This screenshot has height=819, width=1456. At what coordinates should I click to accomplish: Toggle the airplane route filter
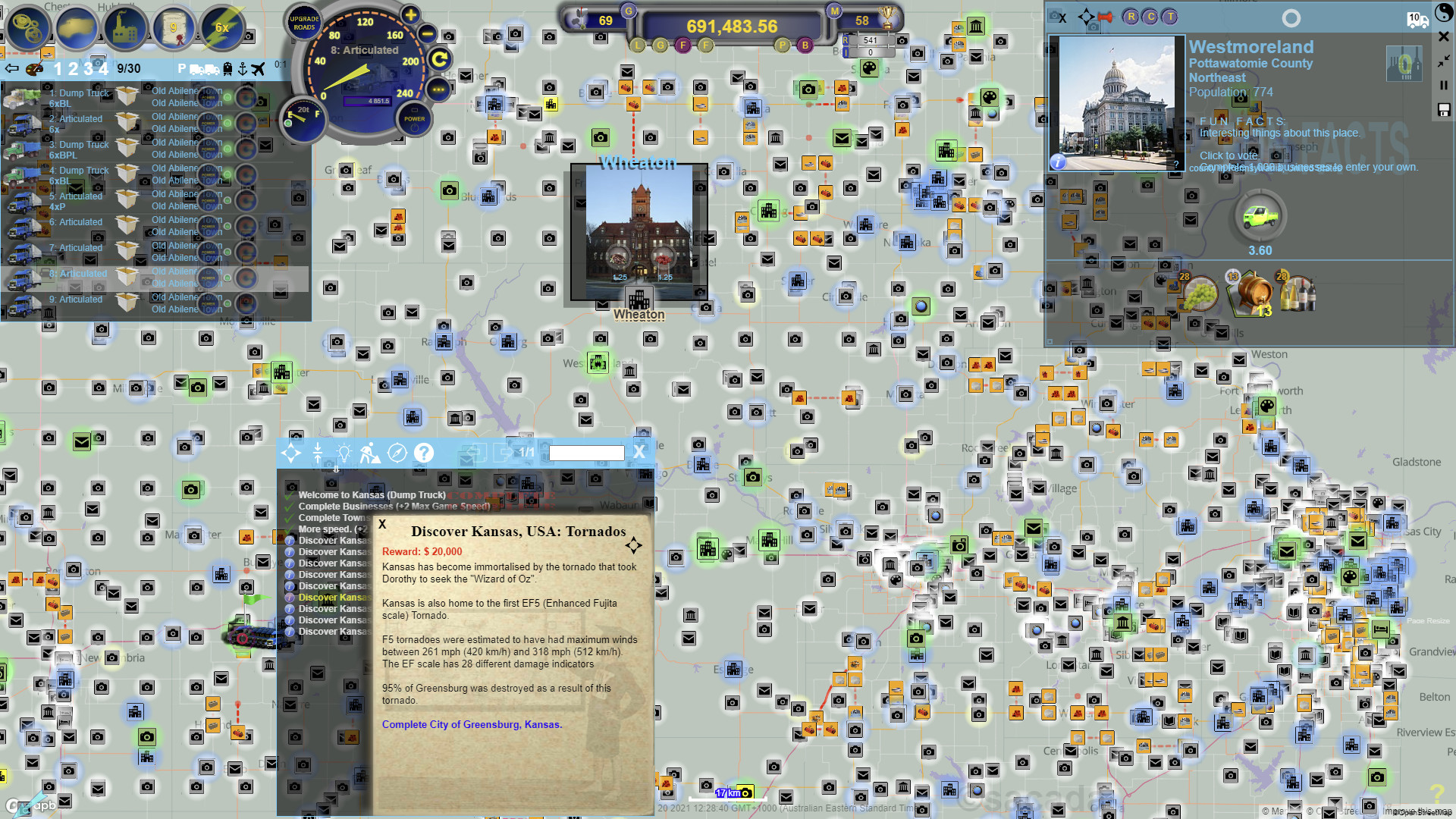(259, 68)
